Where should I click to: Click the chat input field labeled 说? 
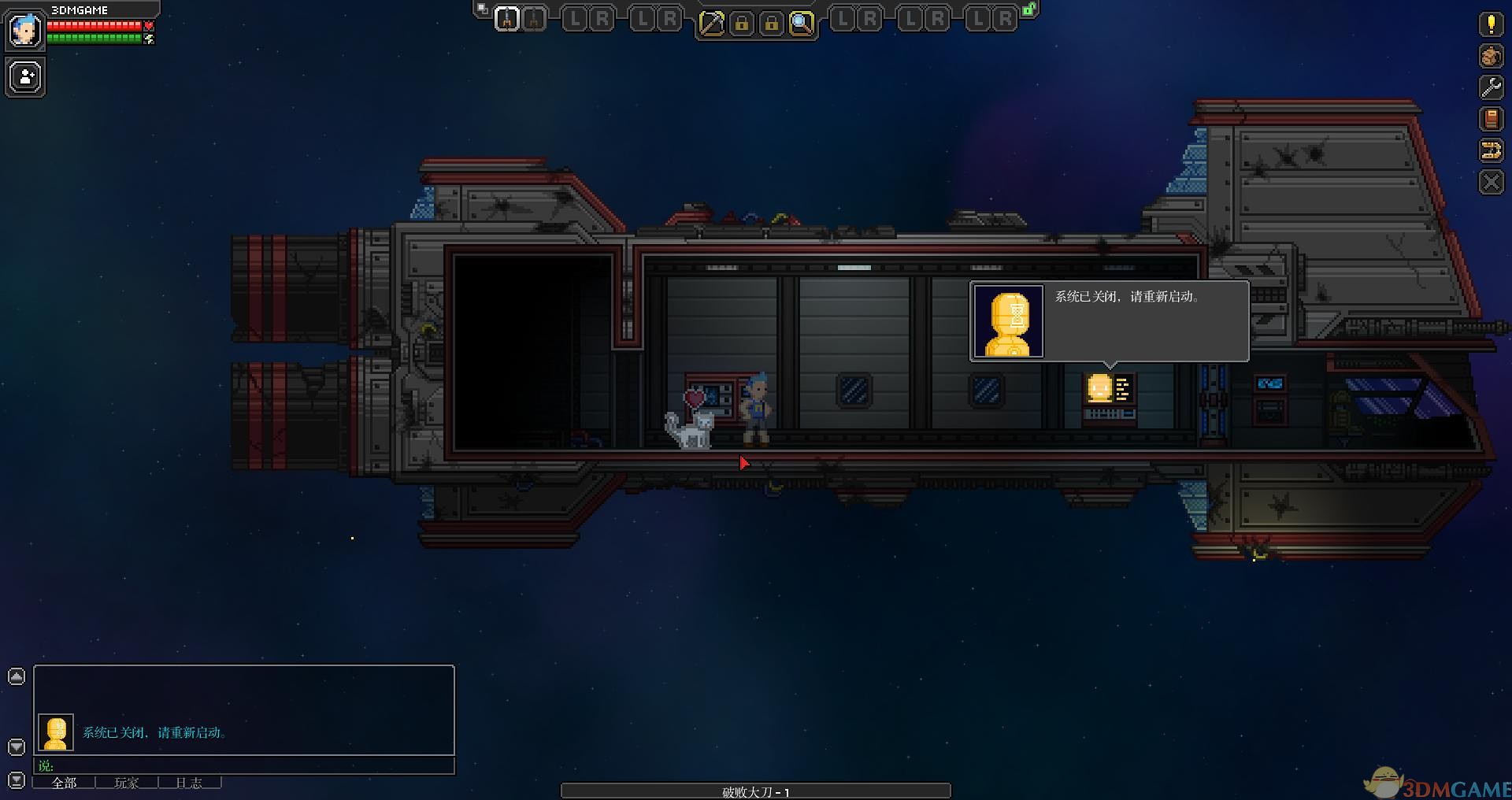click(x=244, y=765)
